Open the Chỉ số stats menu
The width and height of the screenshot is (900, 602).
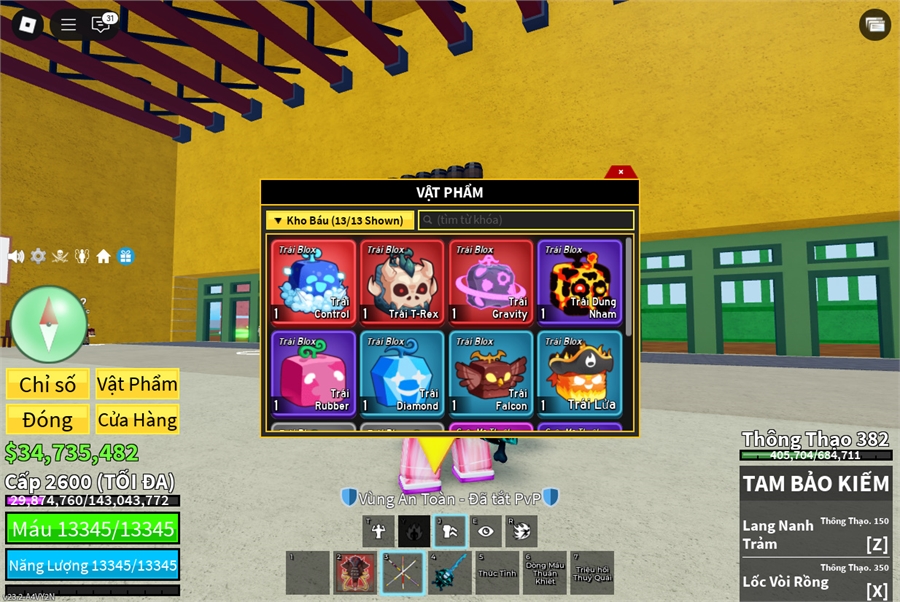(48, 385)
